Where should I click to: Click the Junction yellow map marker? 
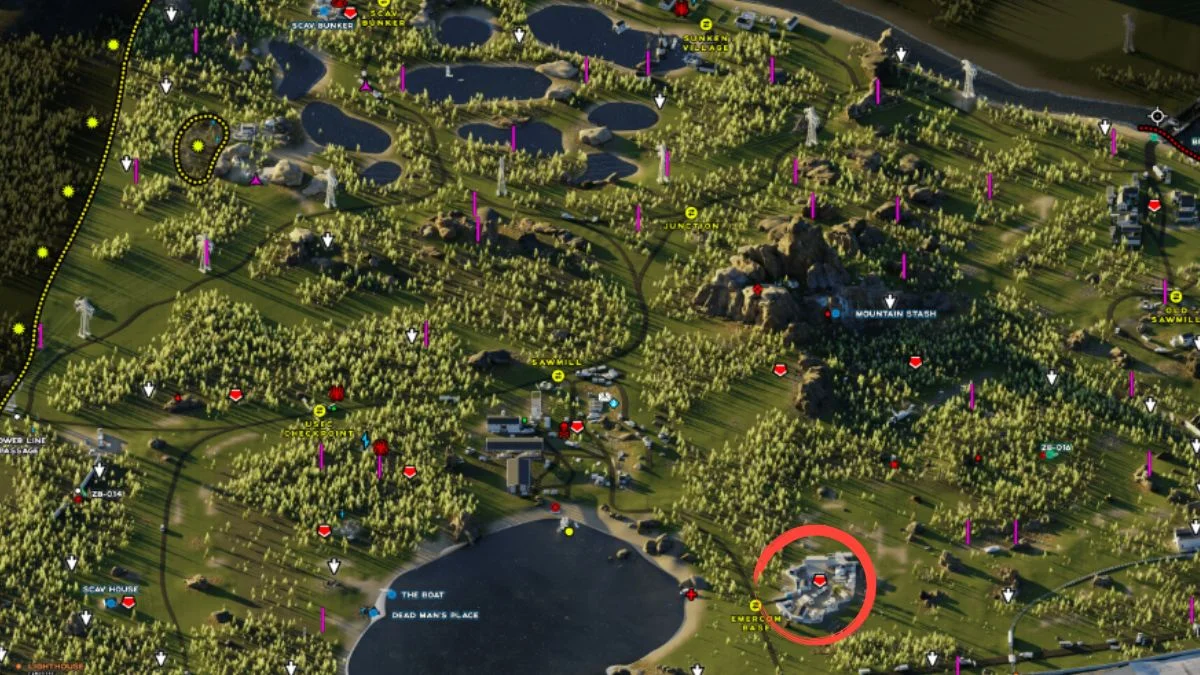(x=691, y=212)
